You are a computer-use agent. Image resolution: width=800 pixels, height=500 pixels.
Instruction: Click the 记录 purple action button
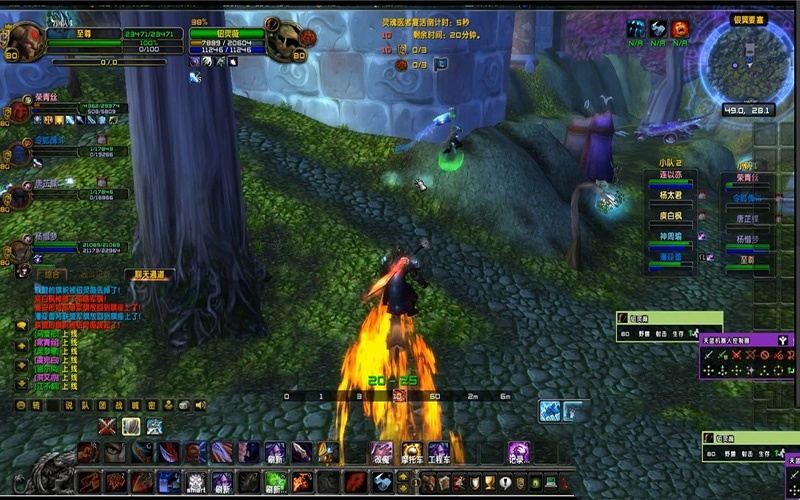pos(518,453)
